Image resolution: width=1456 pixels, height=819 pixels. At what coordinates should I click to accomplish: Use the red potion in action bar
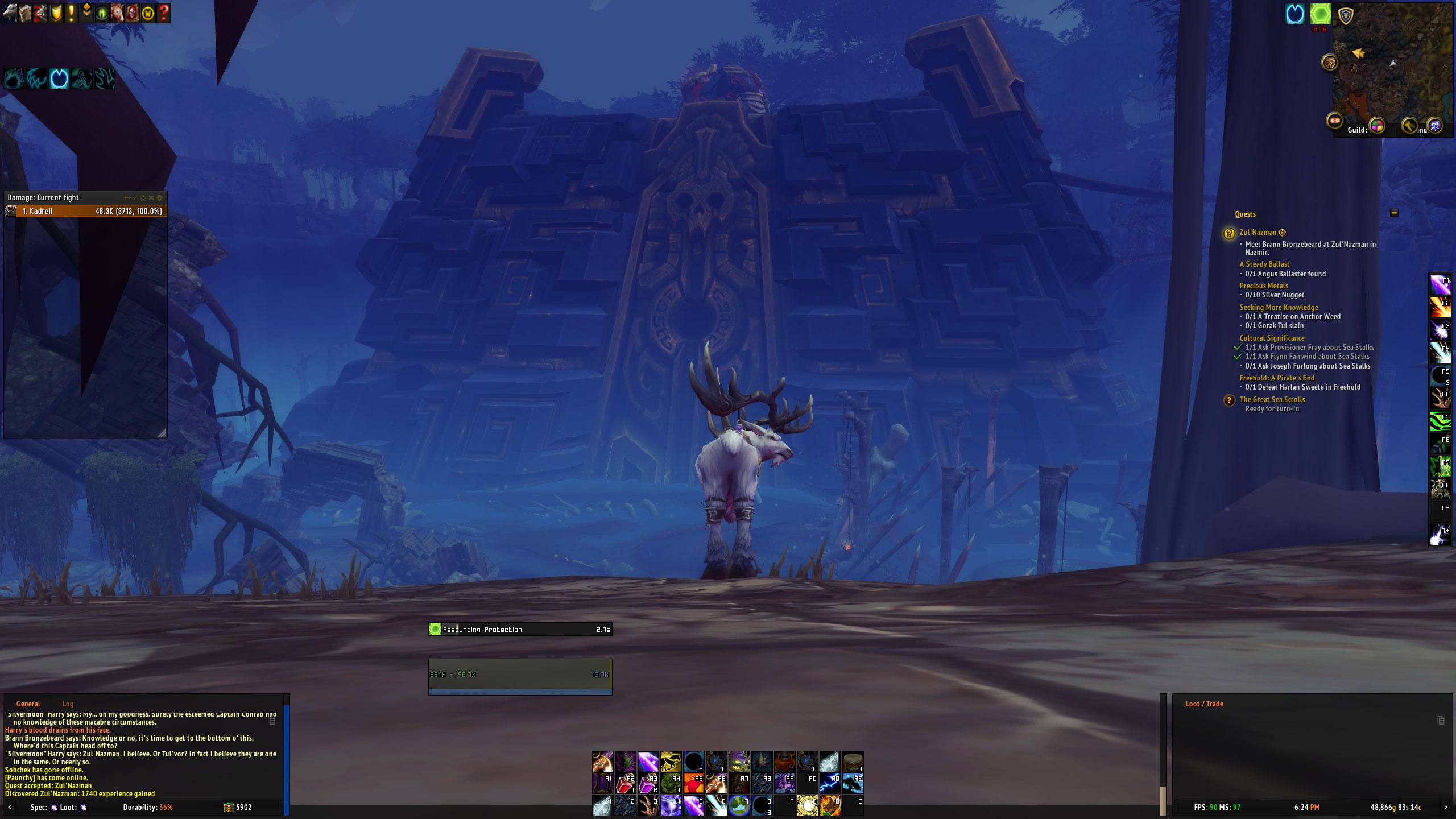(x=625, y=785)
